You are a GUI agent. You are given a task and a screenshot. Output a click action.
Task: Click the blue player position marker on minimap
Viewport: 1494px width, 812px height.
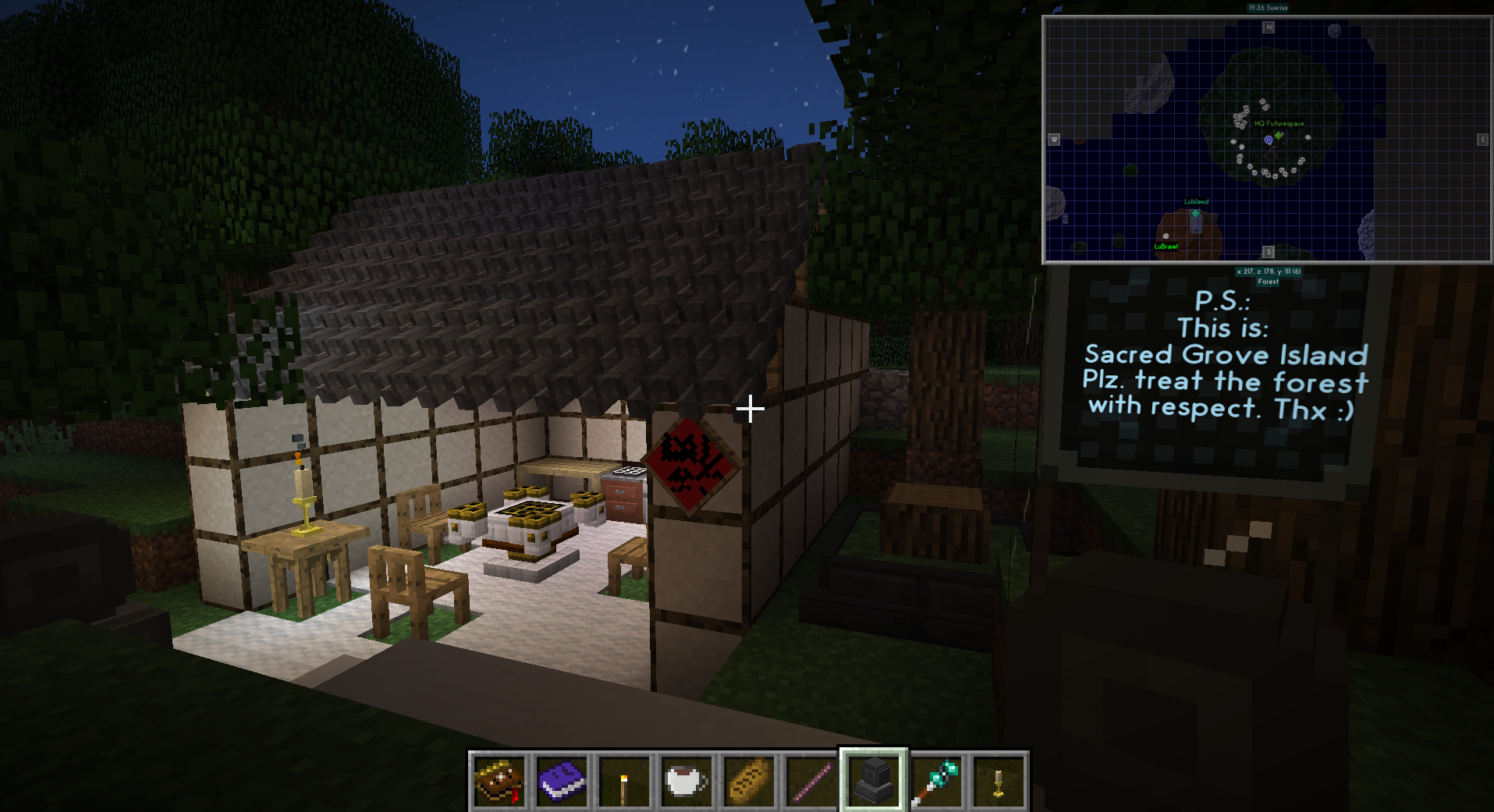click(x=1269, y=140)
